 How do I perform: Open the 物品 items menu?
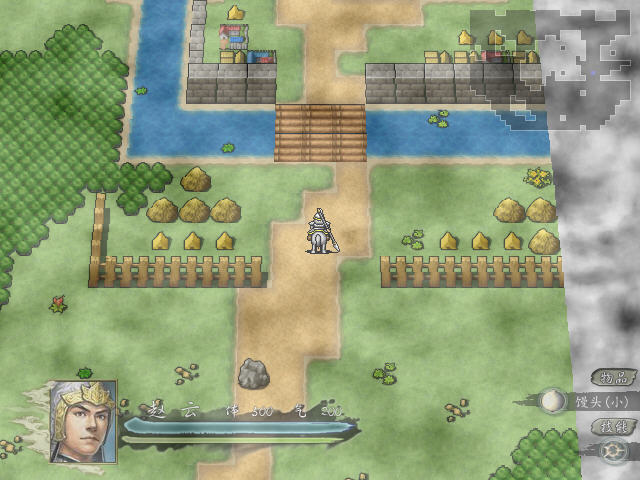coord(612,377)
